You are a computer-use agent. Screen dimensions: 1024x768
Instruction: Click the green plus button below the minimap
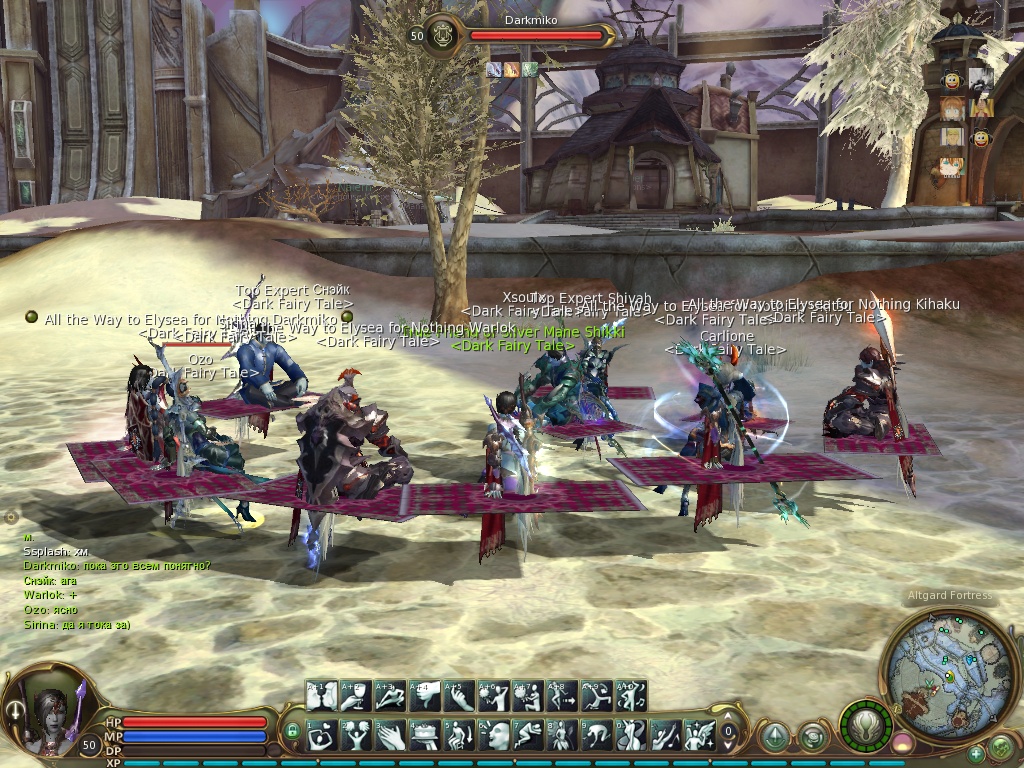click(976, 753)
